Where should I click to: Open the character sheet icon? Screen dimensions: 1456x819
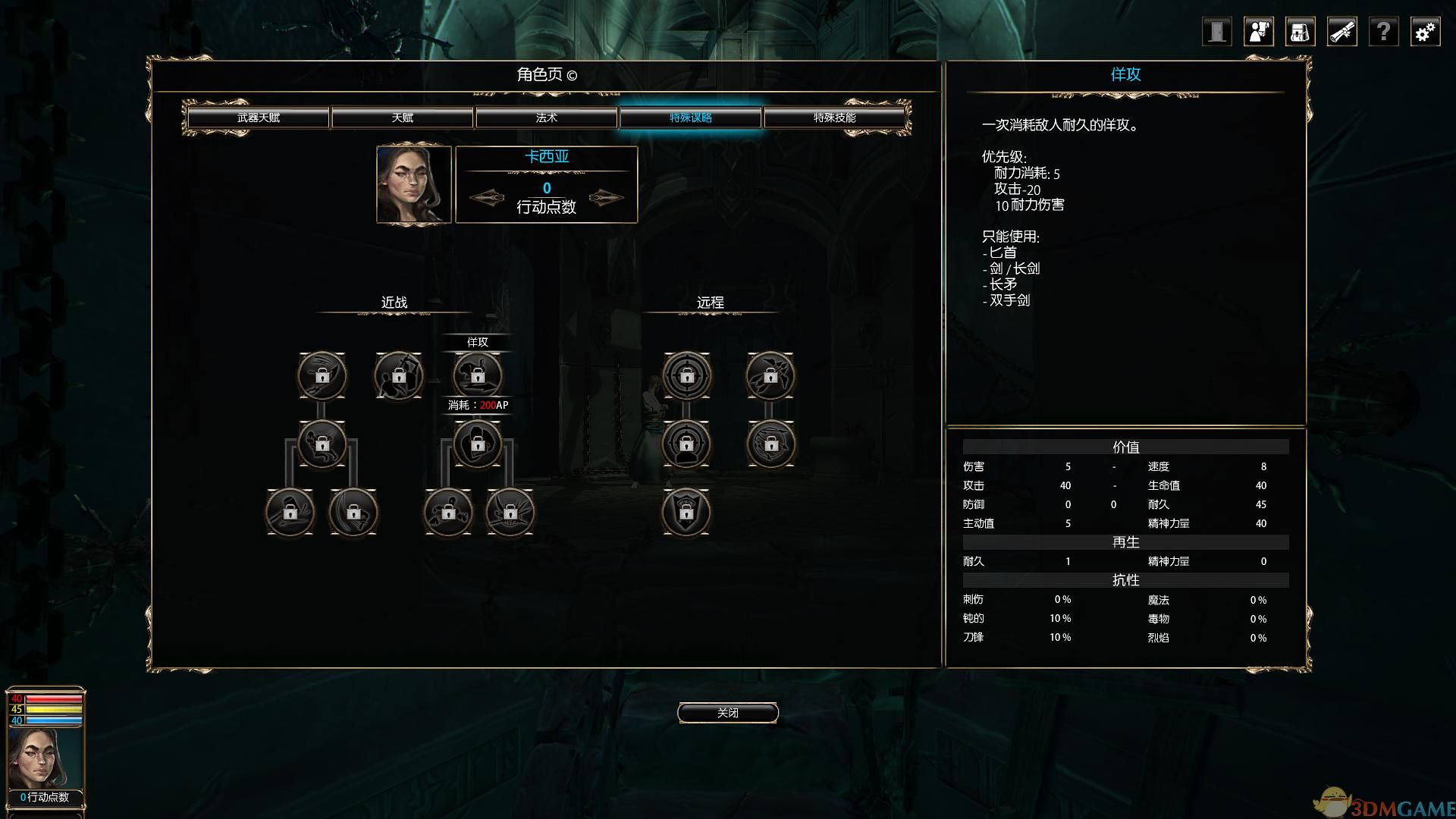pyautogui.click(x=1259, y=32)
